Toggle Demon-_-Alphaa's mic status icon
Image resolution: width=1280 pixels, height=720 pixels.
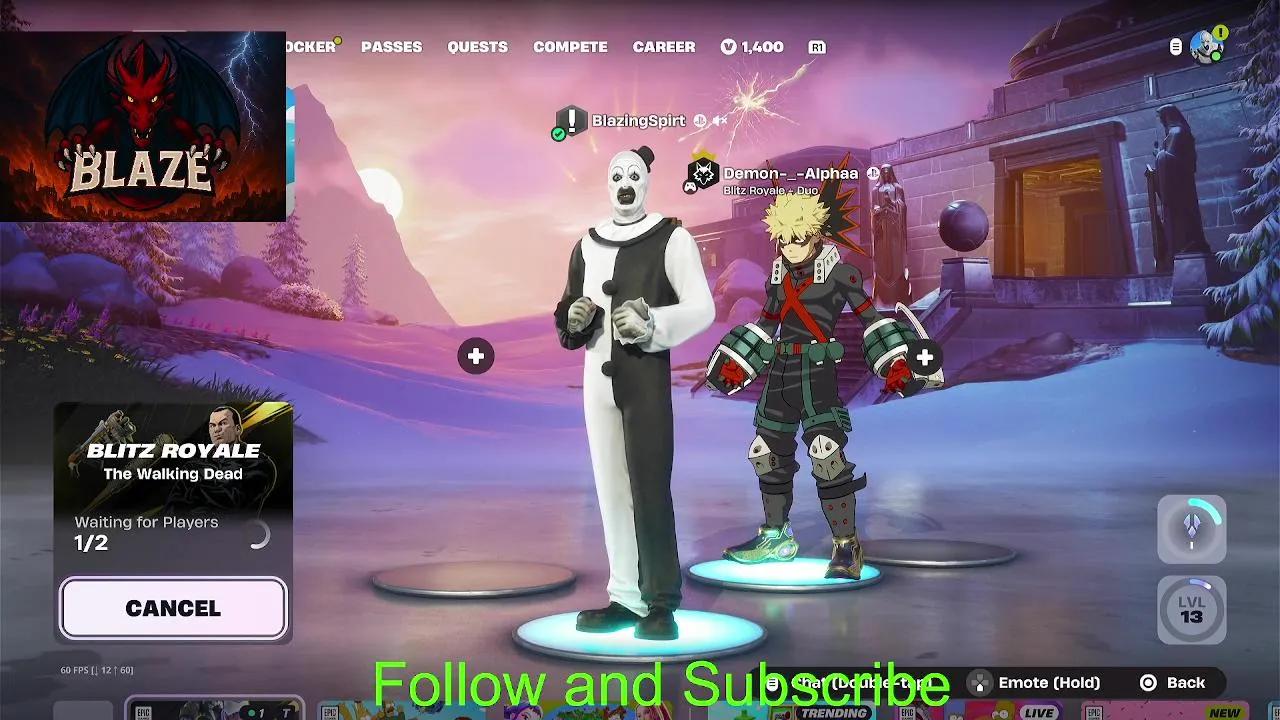(x=875, y=173)
